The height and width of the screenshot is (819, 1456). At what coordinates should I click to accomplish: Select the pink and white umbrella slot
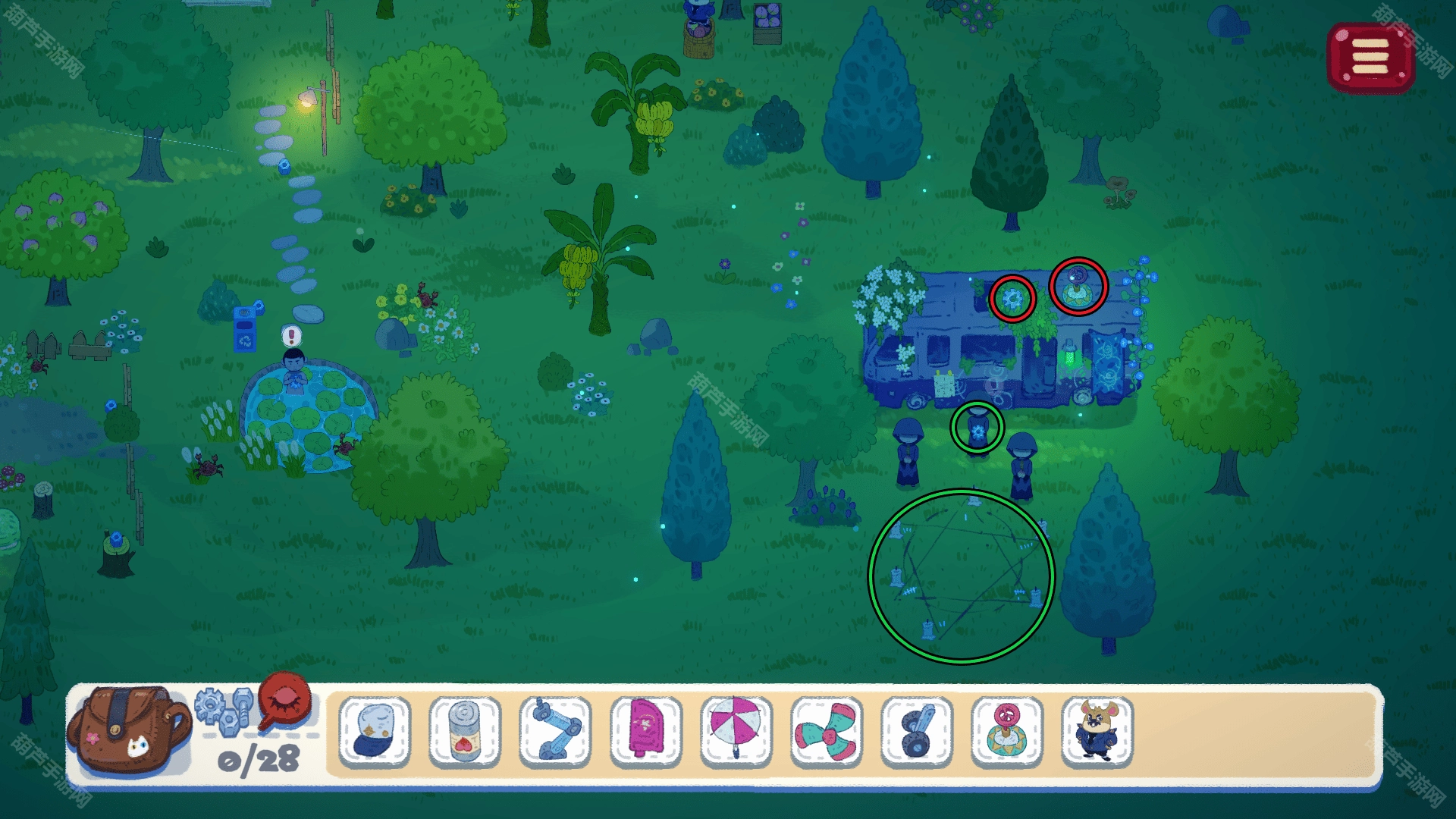pyautogui.click(x=736, y=732)
